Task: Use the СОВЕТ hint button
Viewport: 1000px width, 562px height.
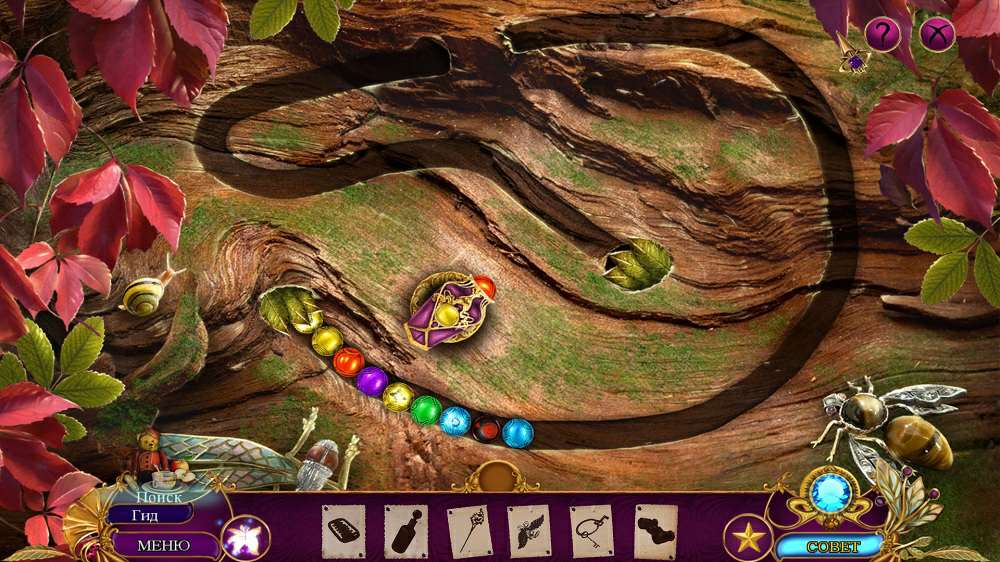Action: 829,546
